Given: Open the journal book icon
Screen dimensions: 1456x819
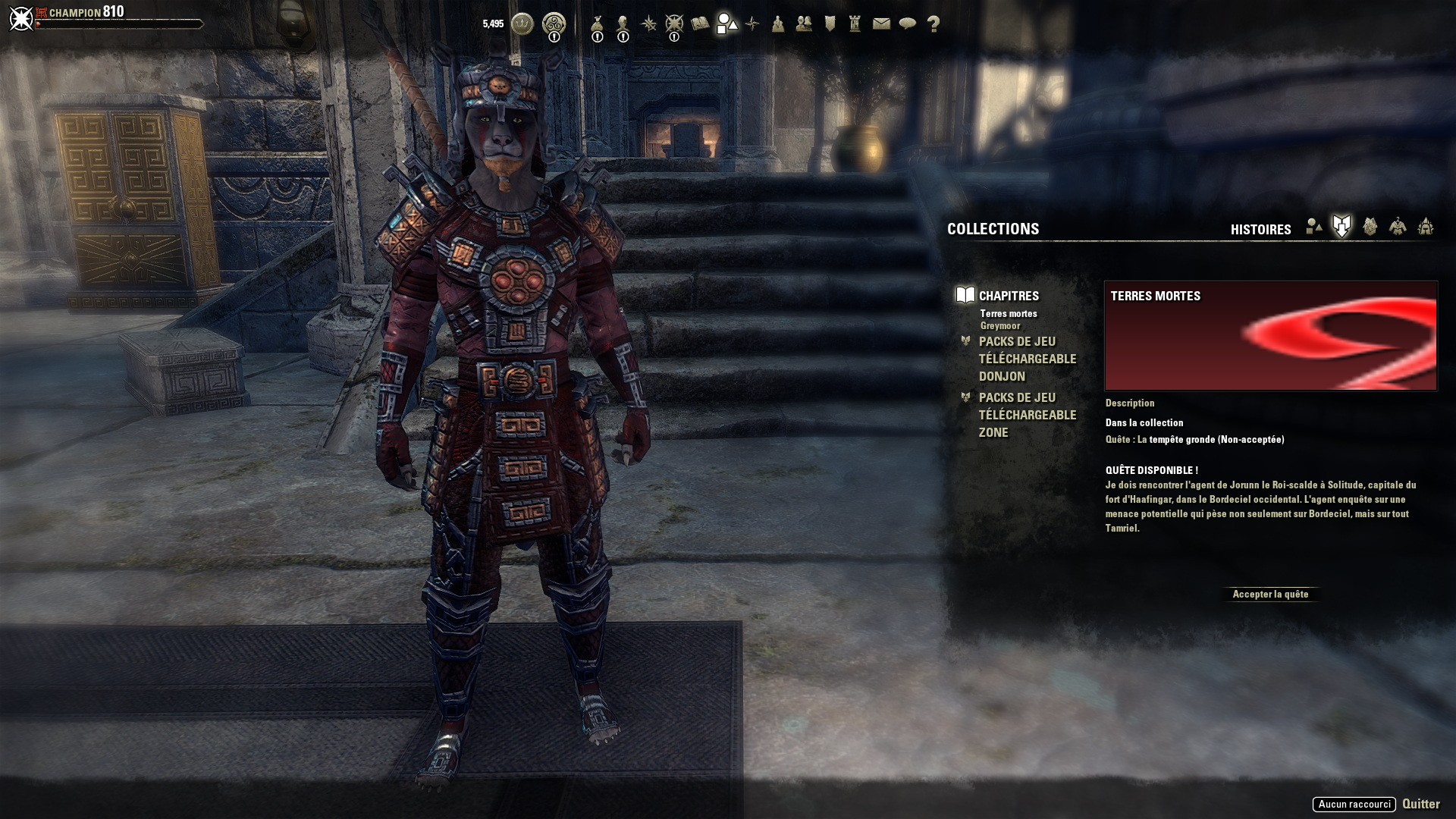Looking at the screenshot, I should tap(700, 24).
